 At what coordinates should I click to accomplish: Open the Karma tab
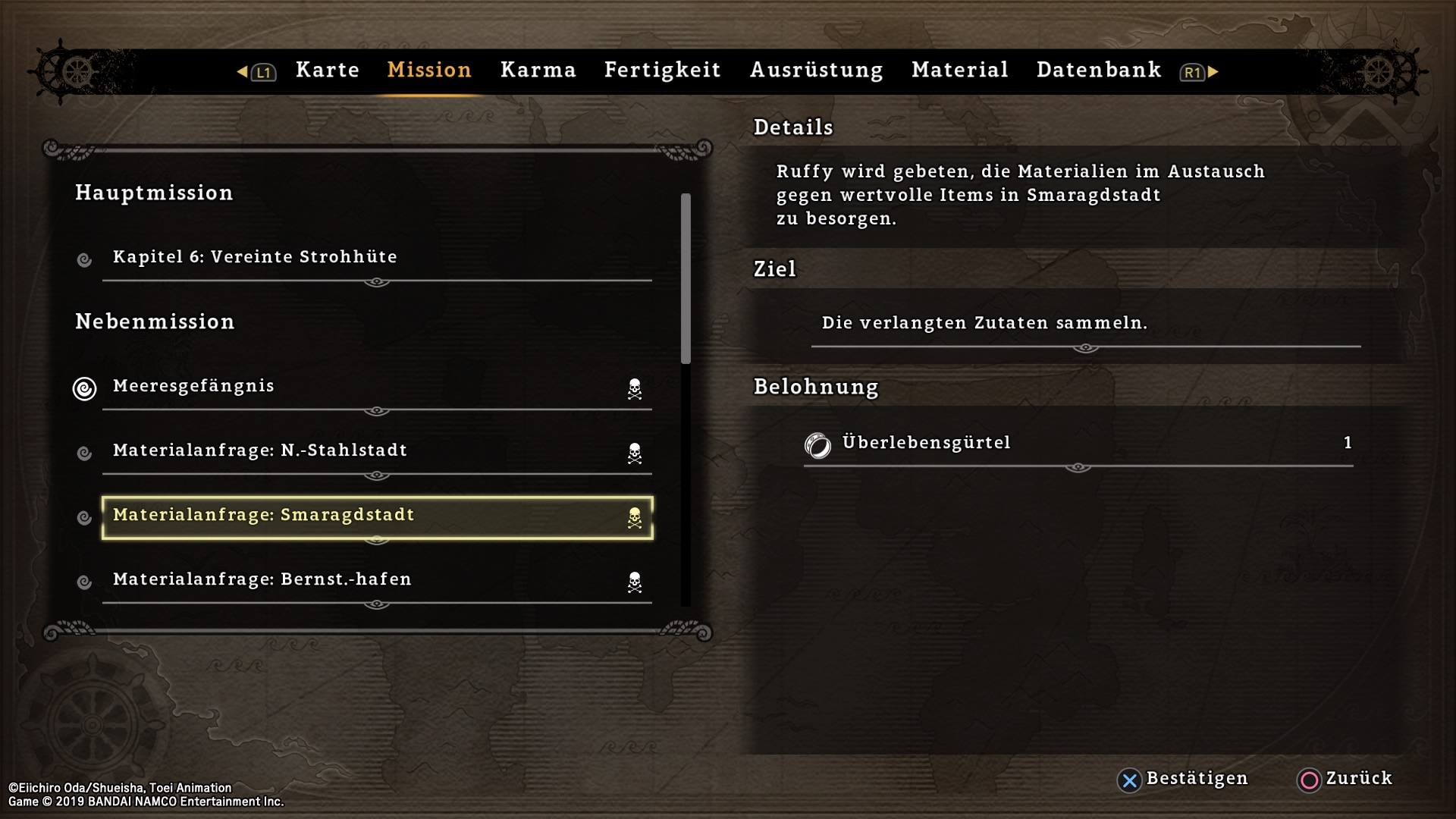tap(538, 70)
